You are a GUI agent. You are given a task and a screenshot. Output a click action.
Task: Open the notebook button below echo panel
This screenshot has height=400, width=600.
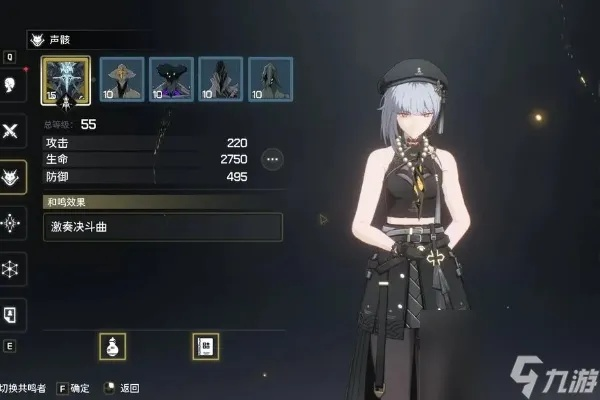[205, 346]
